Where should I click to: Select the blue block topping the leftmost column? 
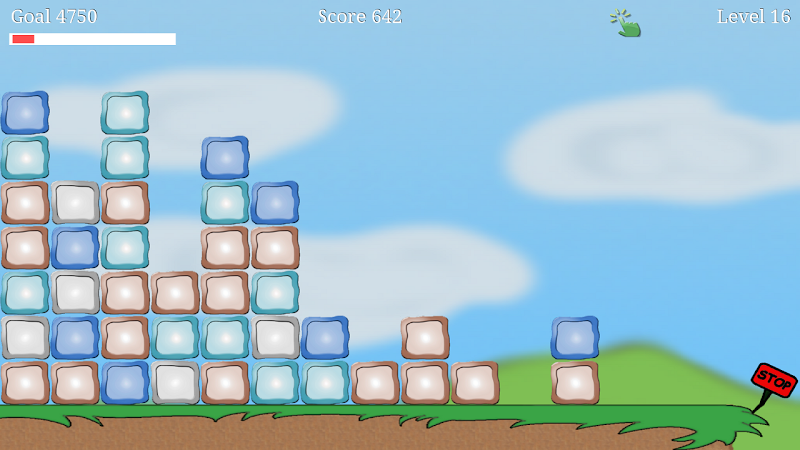(x=25, y=113)
